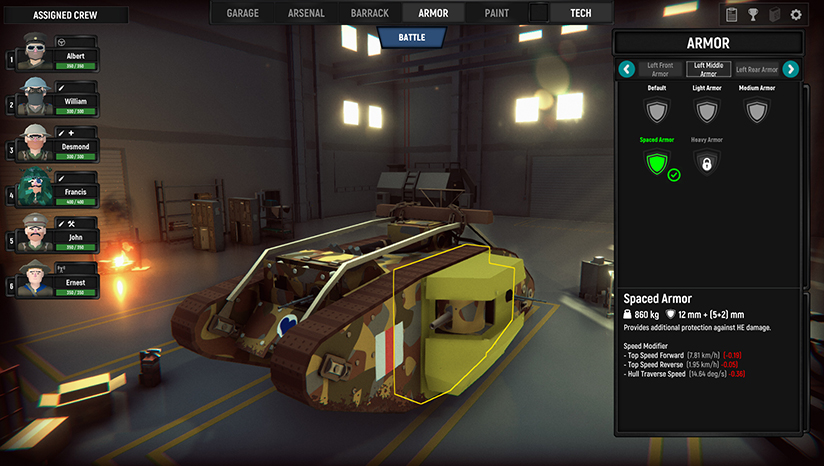This screenshot has width=824, height=466.
Task: Select crew member Albert
Action: (x=62, y=56)
